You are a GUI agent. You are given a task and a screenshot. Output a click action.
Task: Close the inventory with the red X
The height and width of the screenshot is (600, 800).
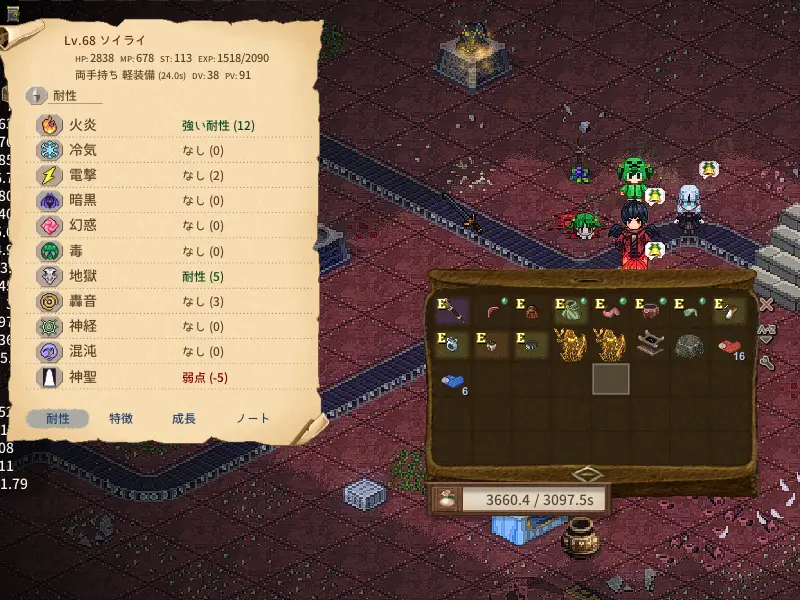(766, 304)
